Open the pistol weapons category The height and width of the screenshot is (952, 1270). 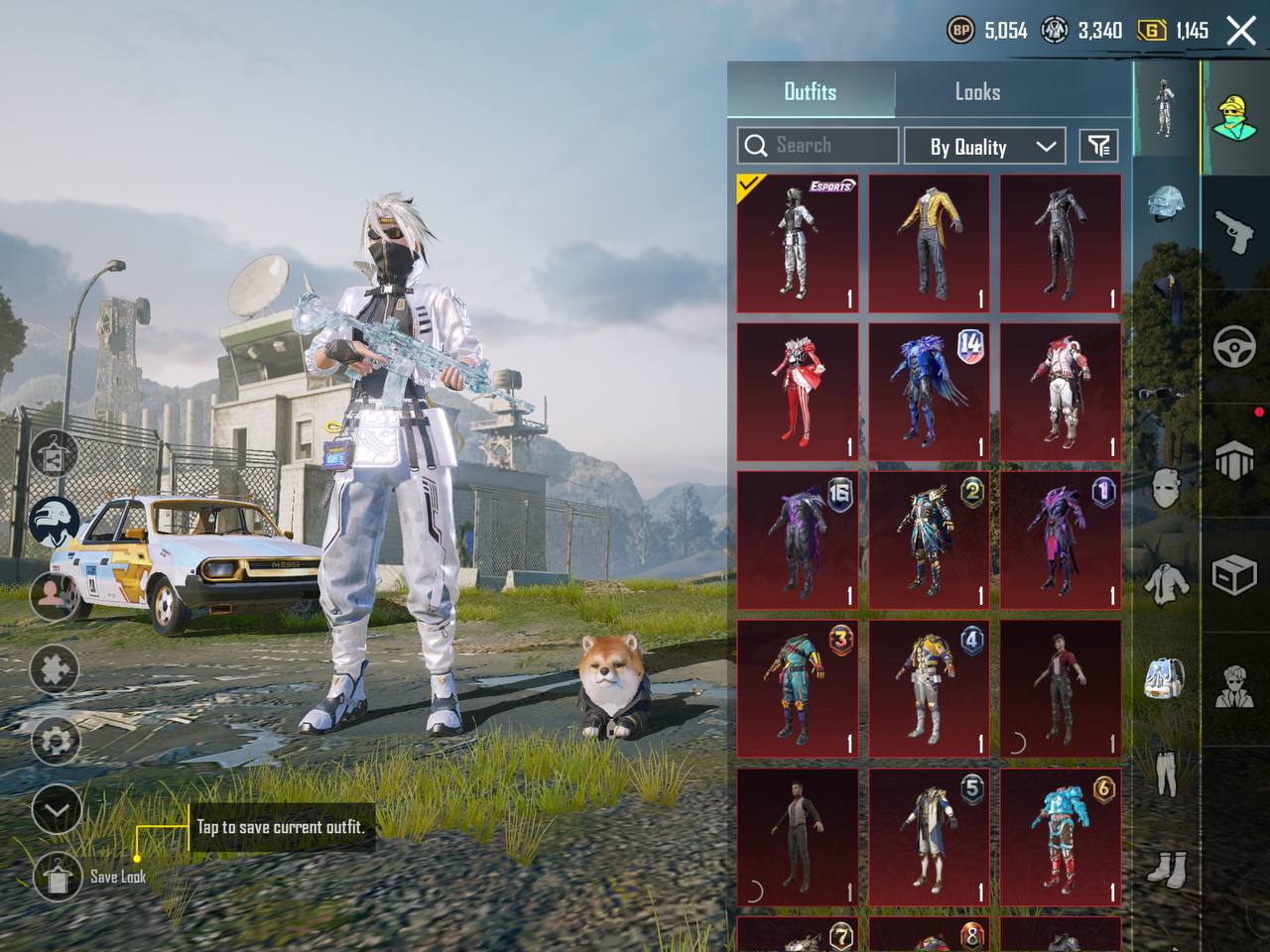(1234, 232)
